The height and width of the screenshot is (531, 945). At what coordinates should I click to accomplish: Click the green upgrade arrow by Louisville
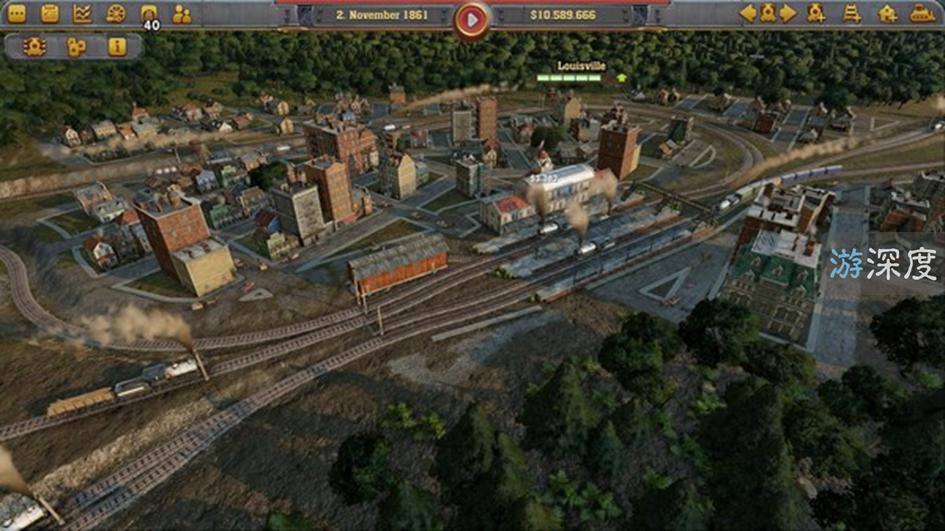(622, 77)
